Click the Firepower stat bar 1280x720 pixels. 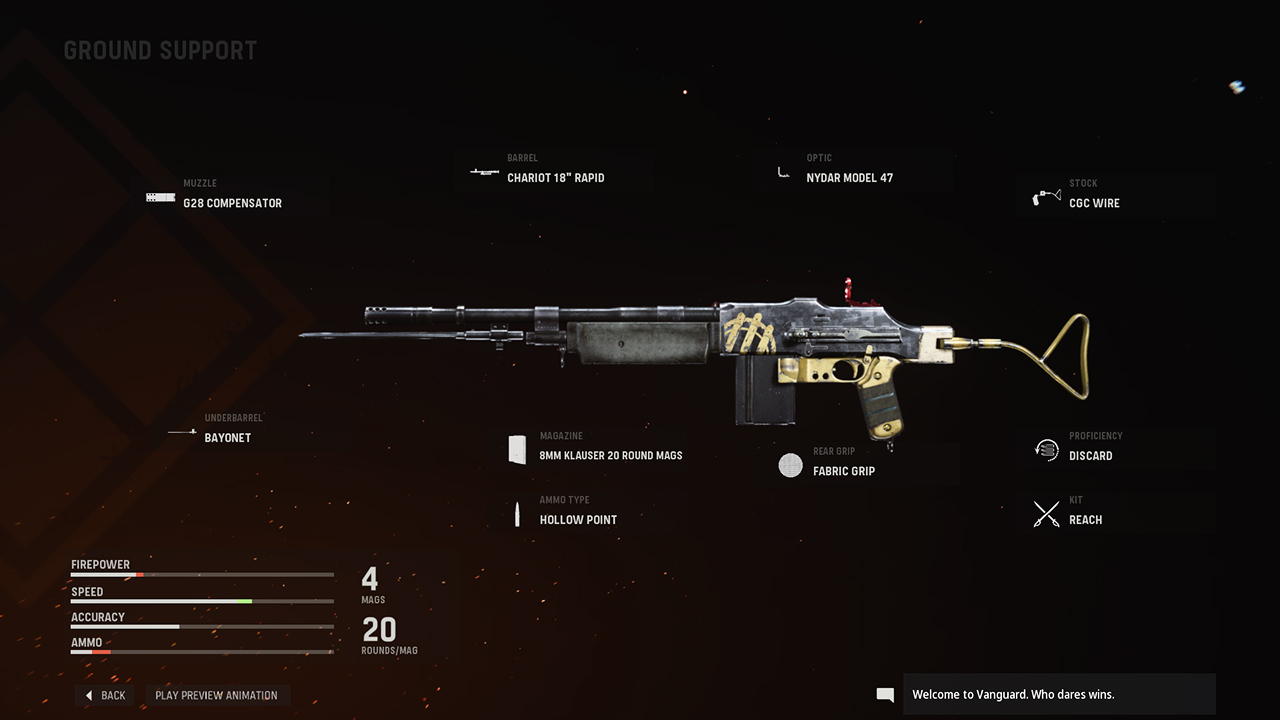pos(200,575)
